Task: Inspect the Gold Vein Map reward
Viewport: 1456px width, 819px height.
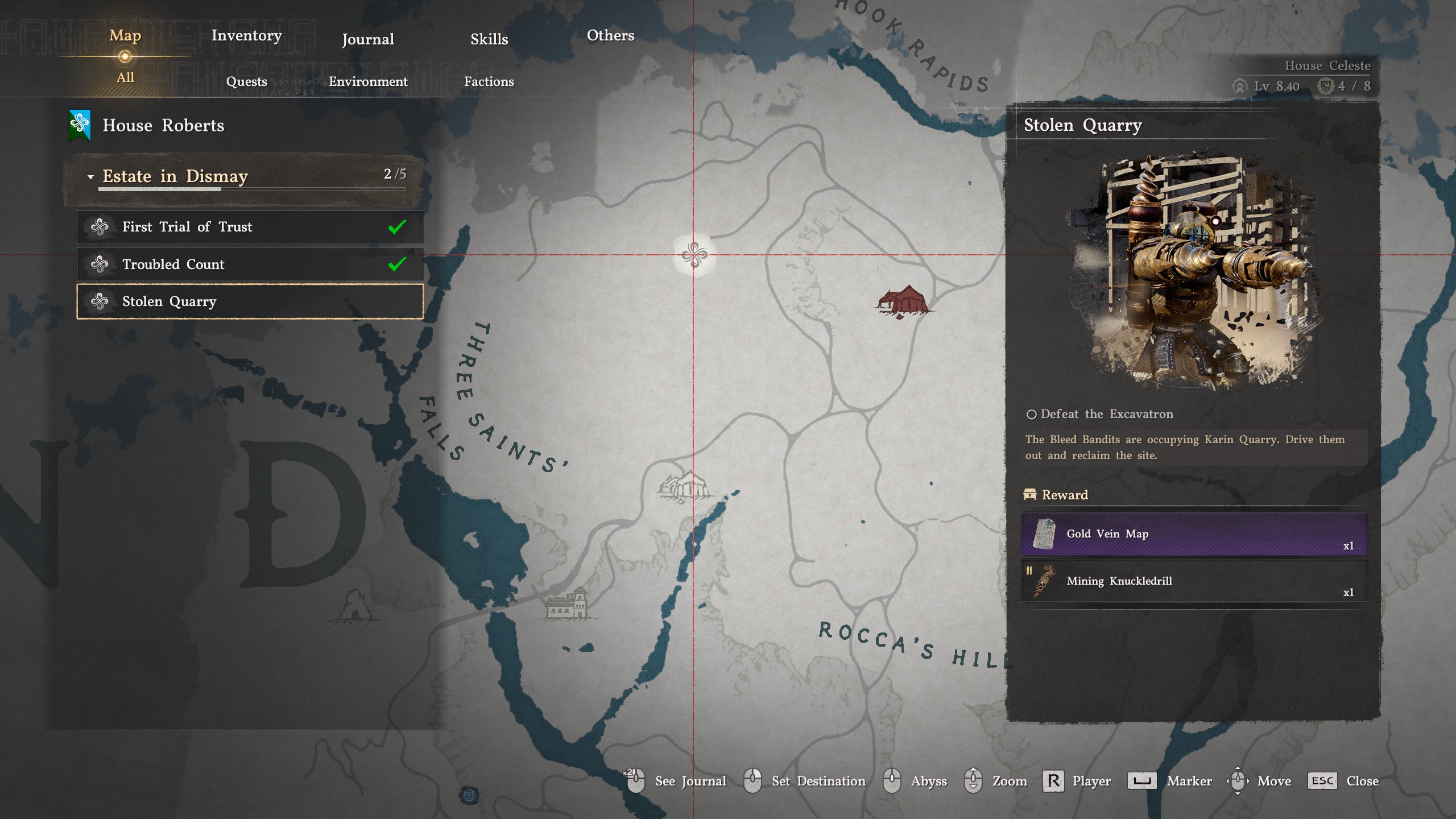Action: point(1194,534)
